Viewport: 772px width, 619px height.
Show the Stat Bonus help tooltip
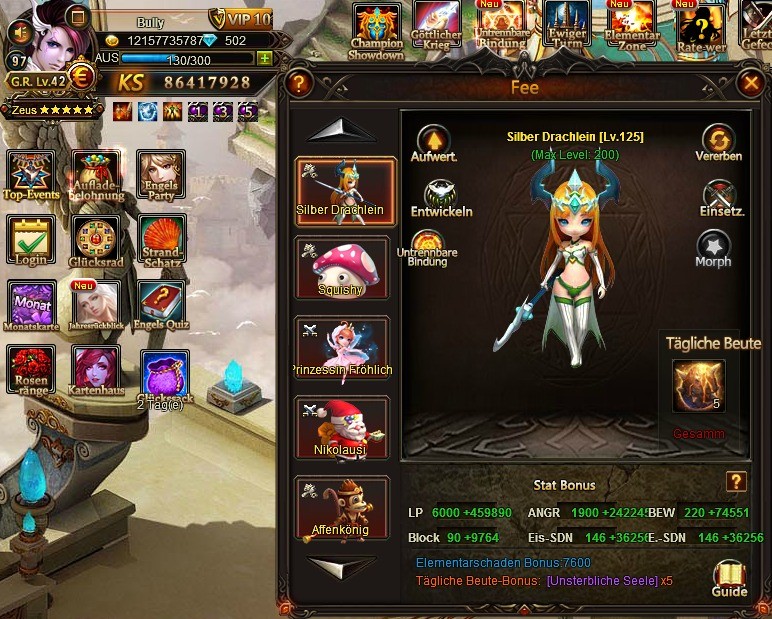tap(736, 482)
